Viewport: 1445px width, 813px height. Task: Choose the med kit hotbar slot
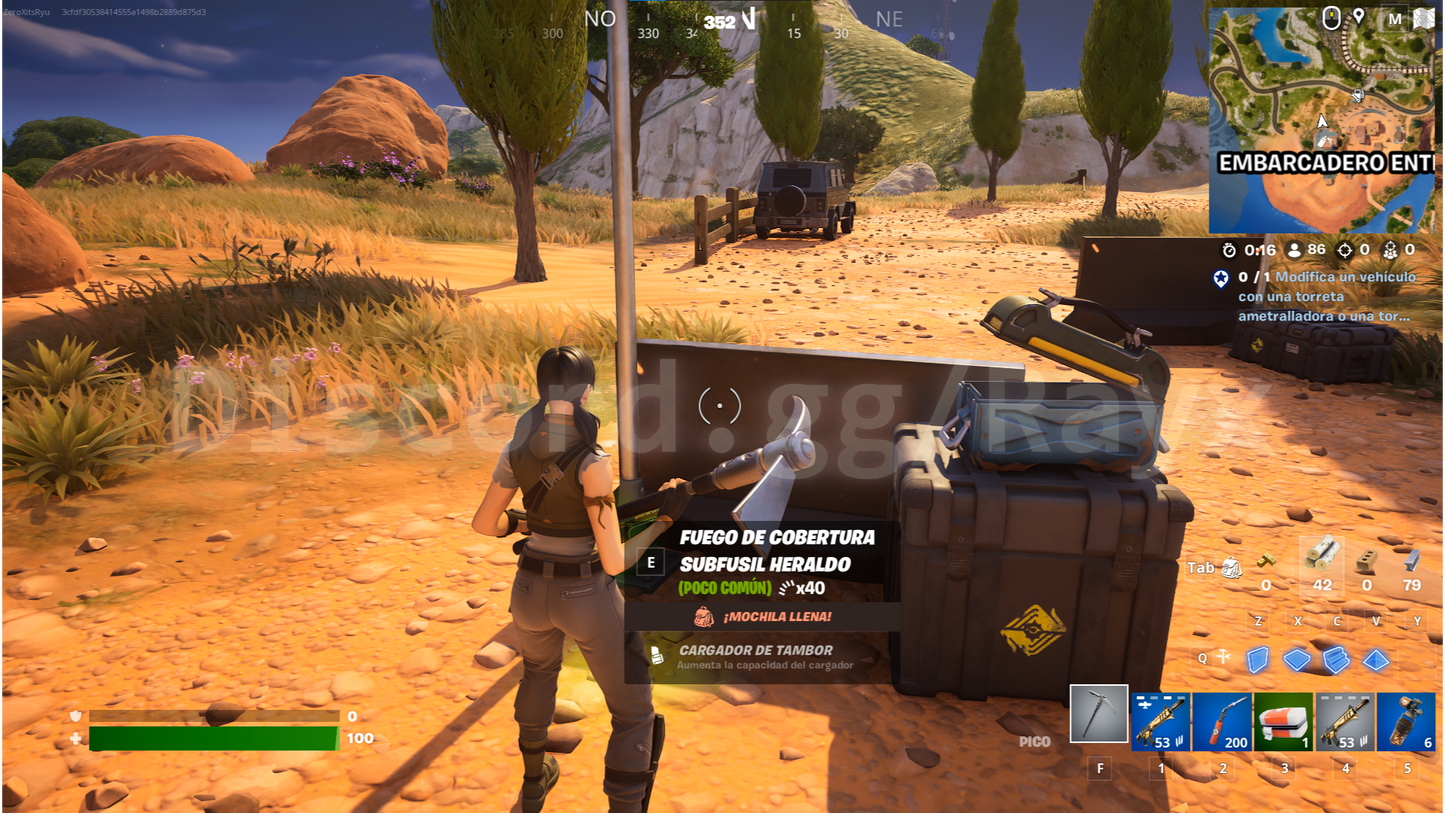point(1283,721)
